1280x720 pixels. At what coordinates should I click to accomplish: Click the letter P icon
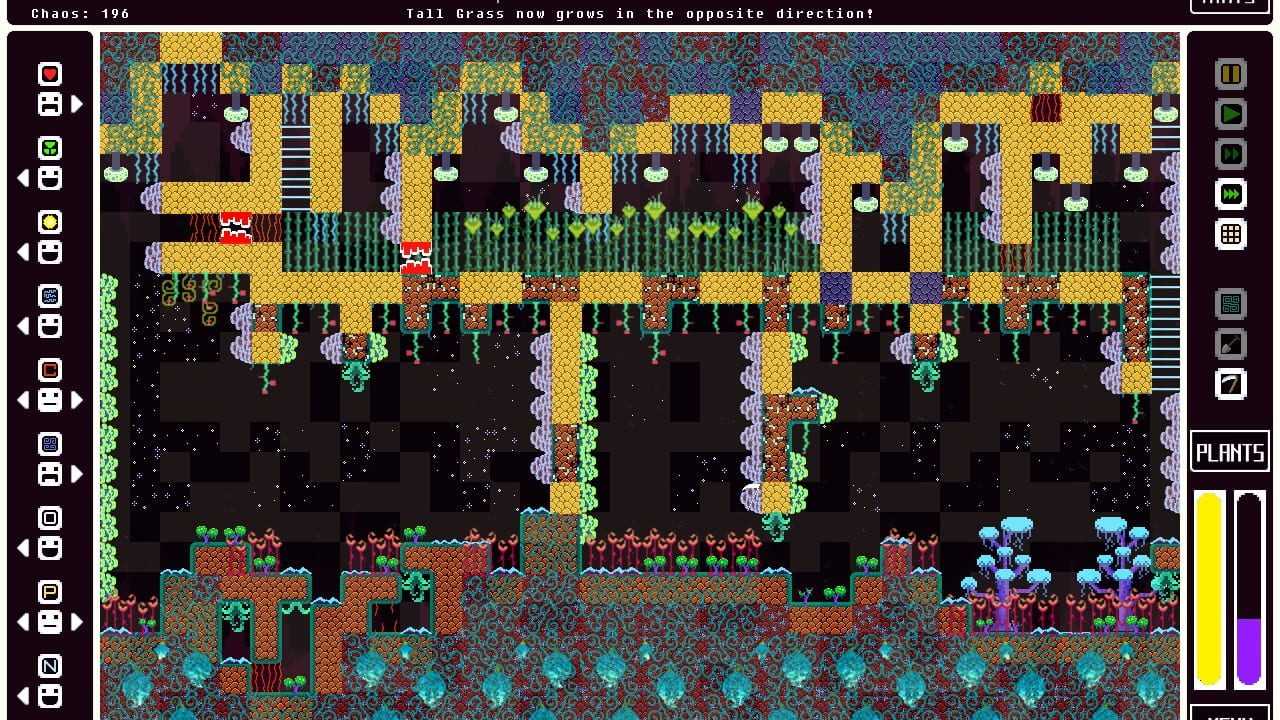50,592
